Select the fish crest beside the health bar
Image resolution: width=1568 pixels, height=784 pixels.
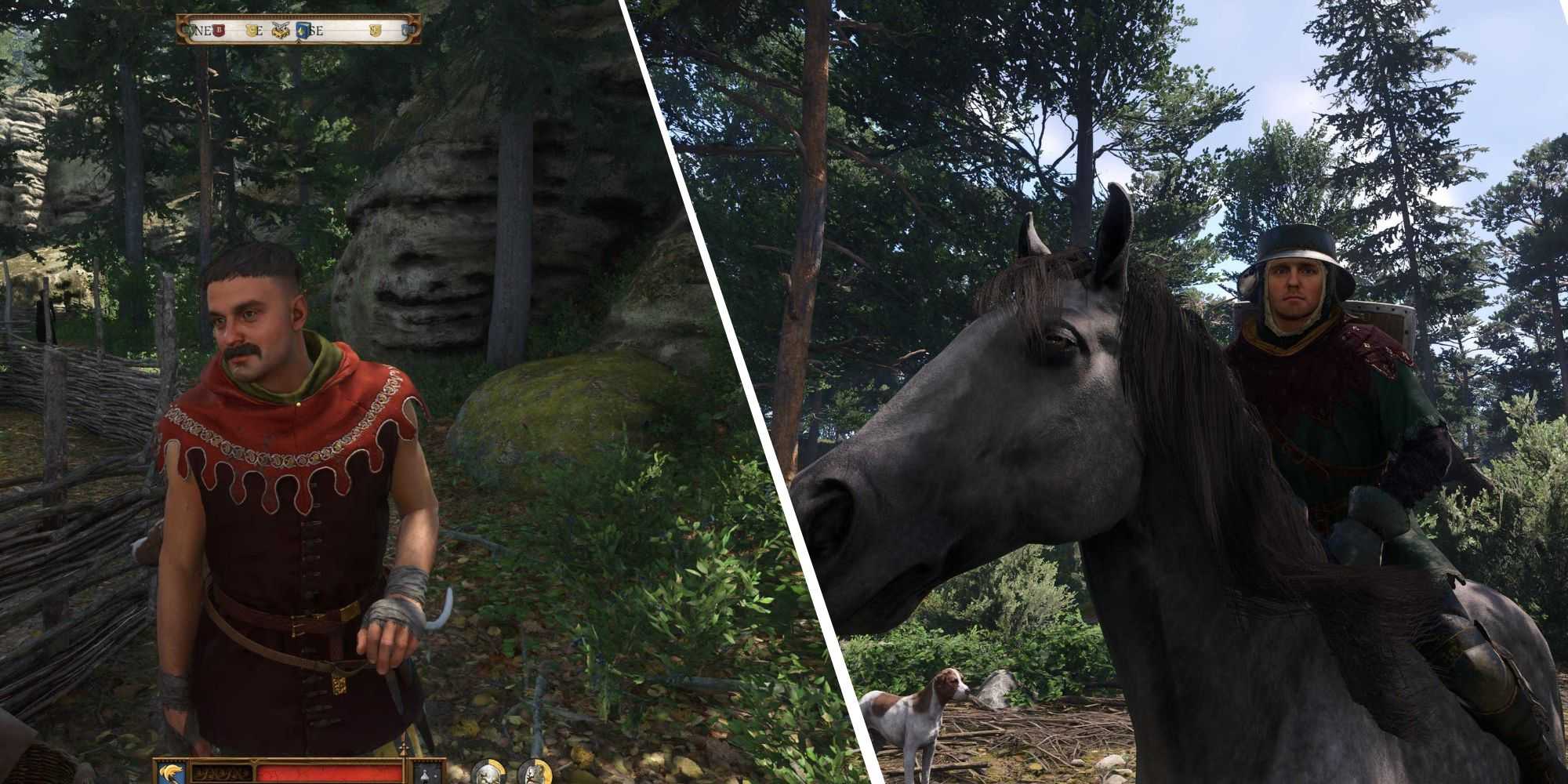171,771
